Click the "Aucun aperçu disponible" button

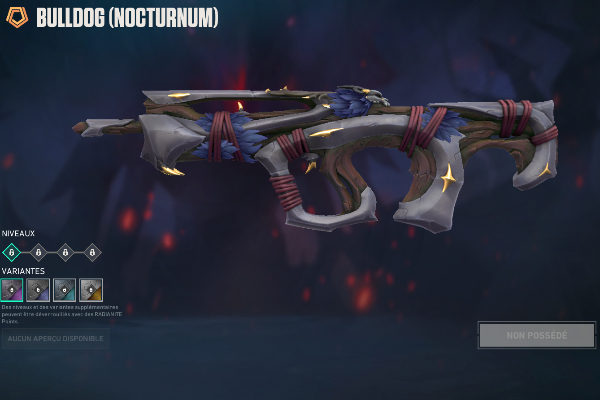coord(54,339)
